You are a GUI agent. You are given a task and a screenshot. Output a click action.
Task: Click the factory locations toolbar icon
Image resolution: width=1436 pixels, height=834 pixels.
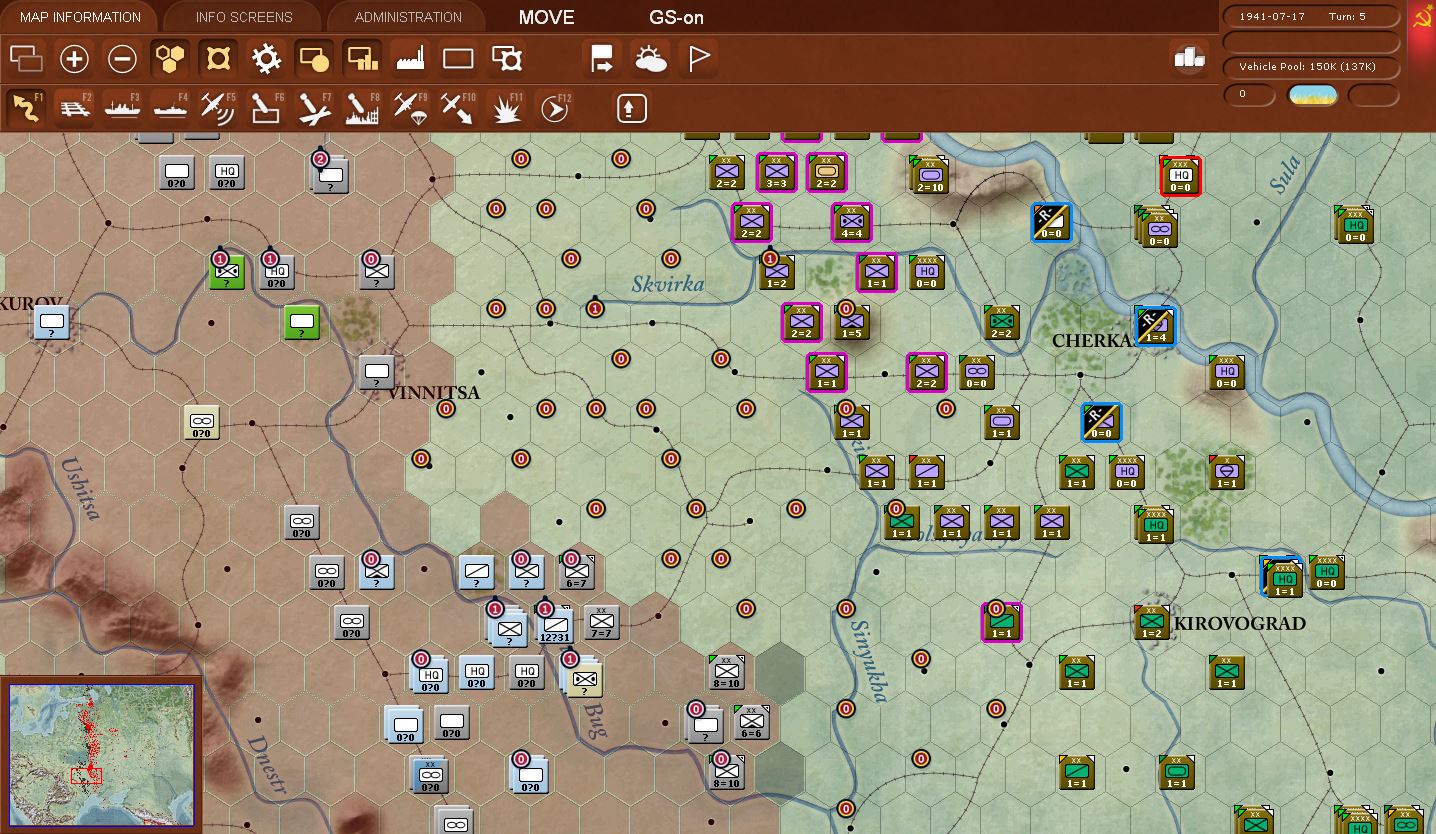click(410, 58)
